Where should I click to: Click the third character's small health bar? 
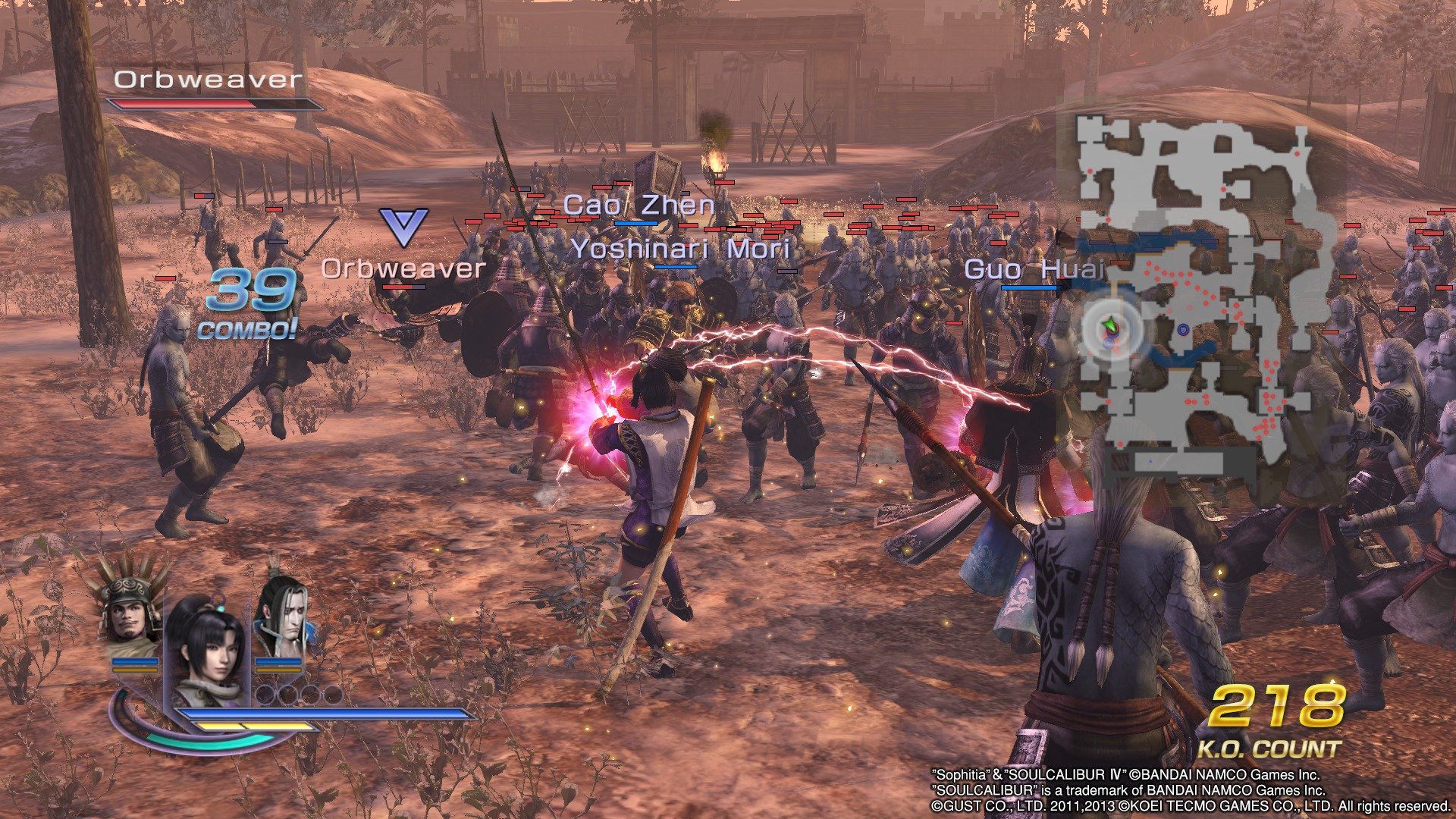278,661
